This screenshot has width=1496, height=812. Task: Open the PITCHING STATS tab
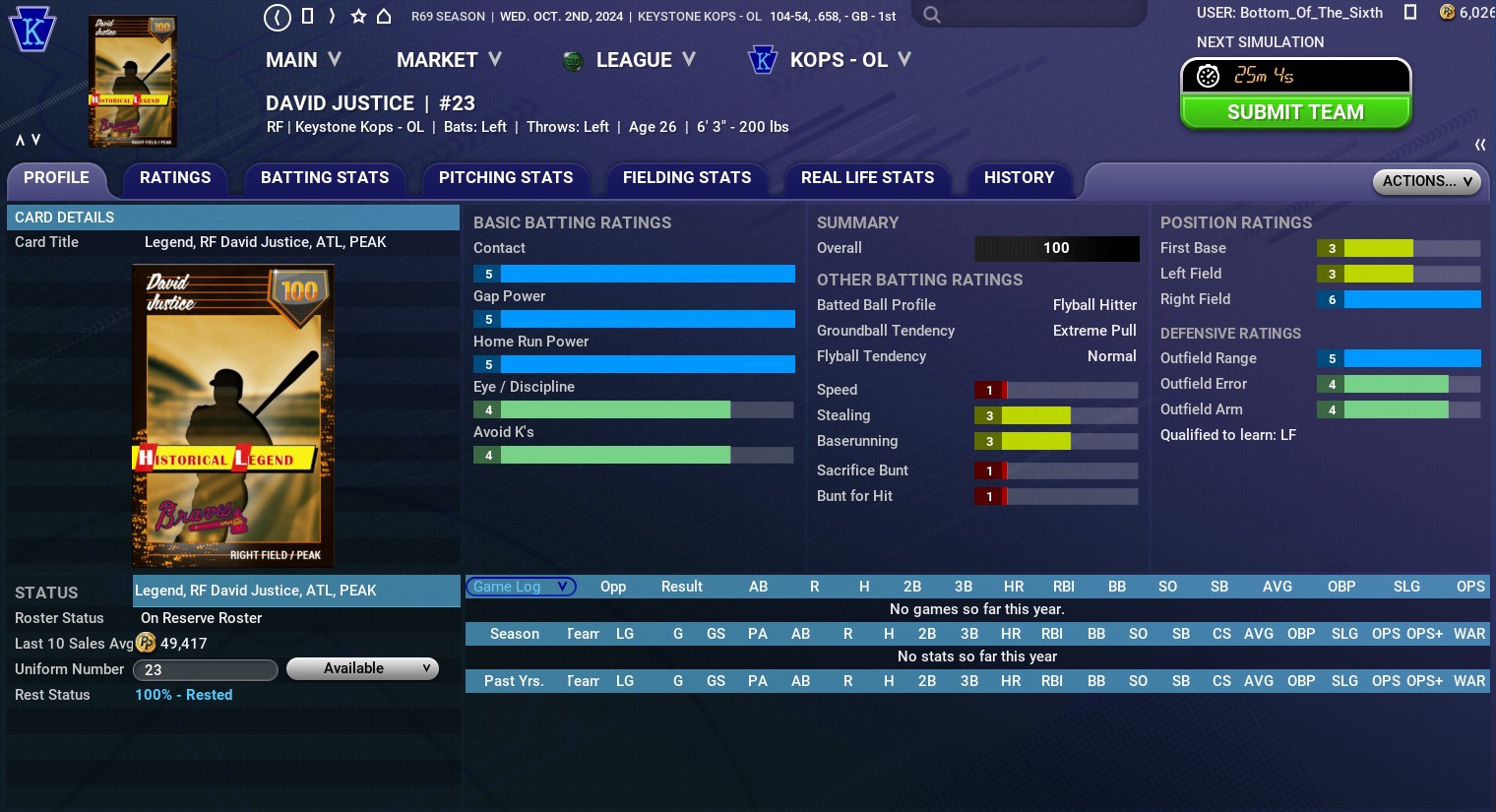point(506,178)
